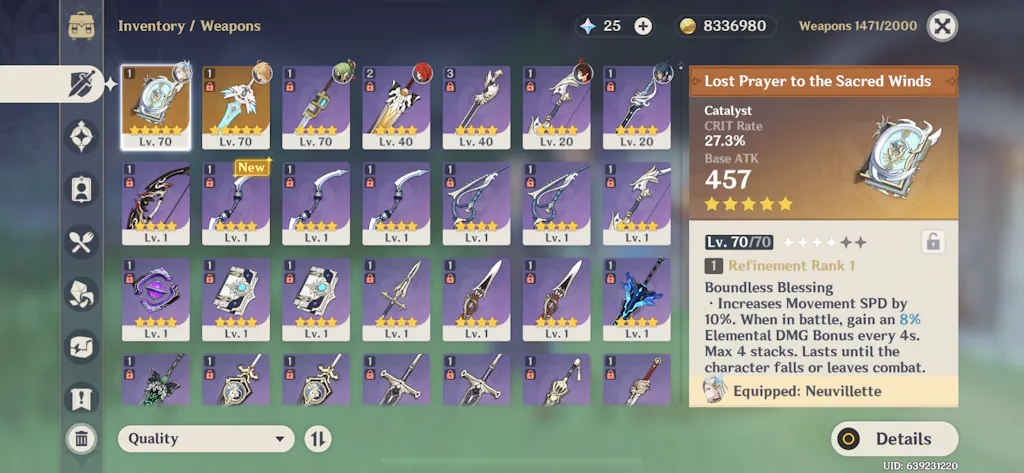Open the Quality sort dropdown
1024x473 pixels.
[x=206, y=438]
